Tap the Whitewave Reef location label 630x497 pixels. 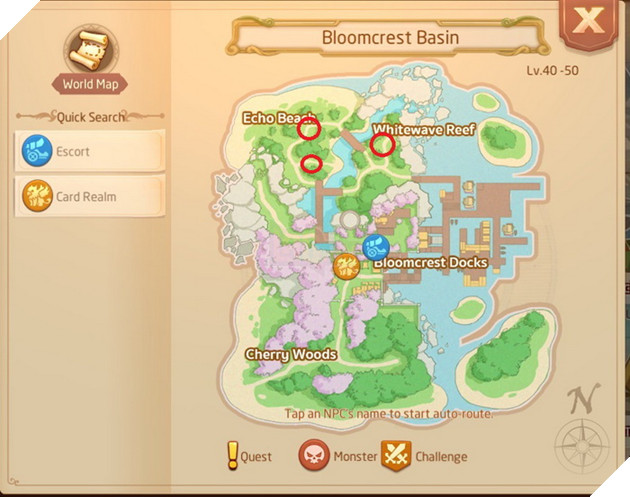tap(423, 130)
